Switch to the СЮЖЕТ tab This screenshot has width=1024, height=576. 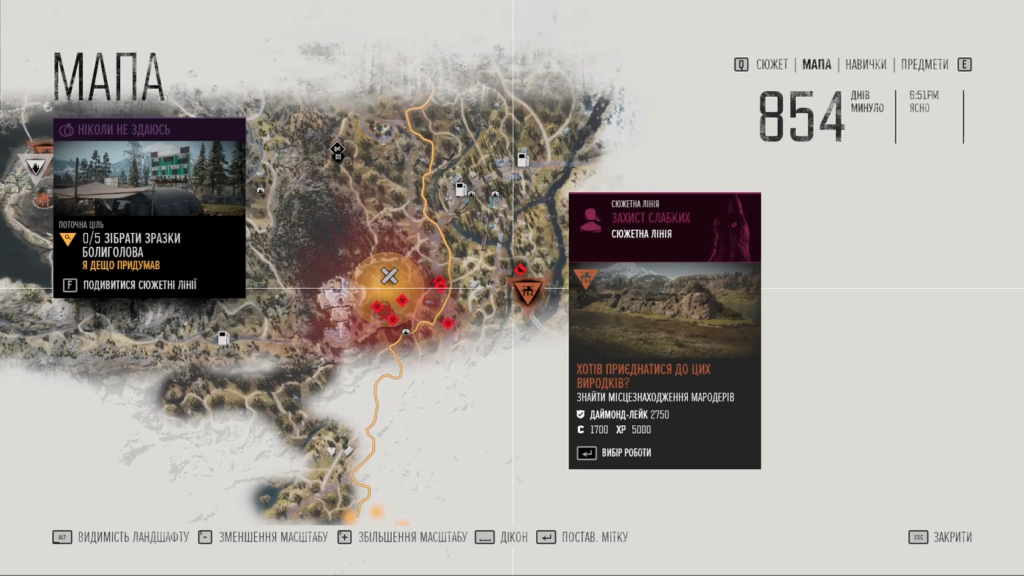pos(772,65)
